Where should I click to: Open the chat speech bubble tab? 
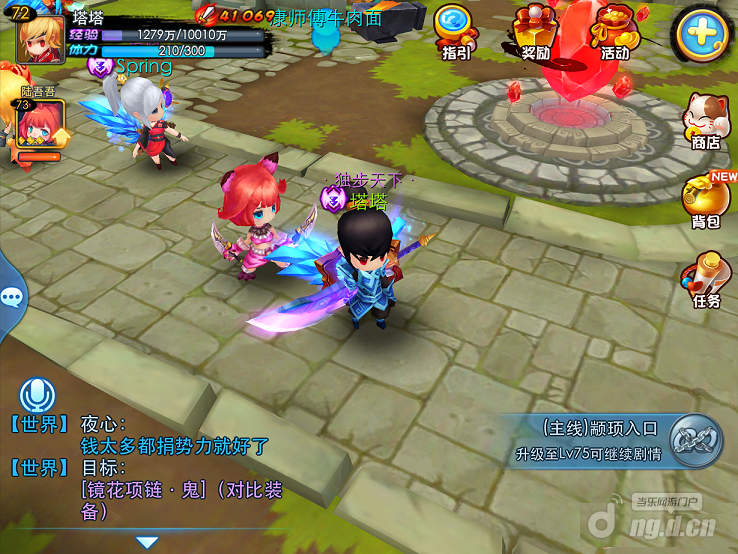[x=12, y=297]
